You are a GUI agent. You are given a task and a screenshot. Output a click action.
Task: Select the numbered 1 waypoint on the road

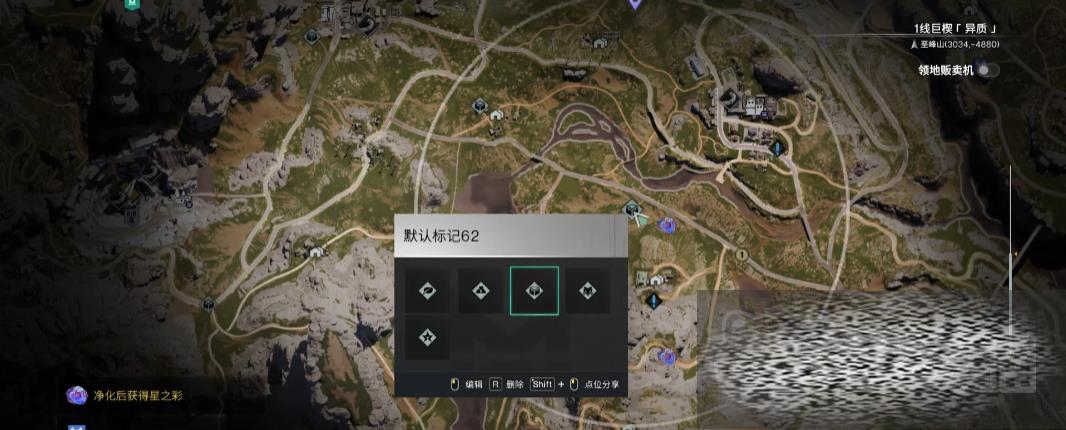[x=741, y=255]
